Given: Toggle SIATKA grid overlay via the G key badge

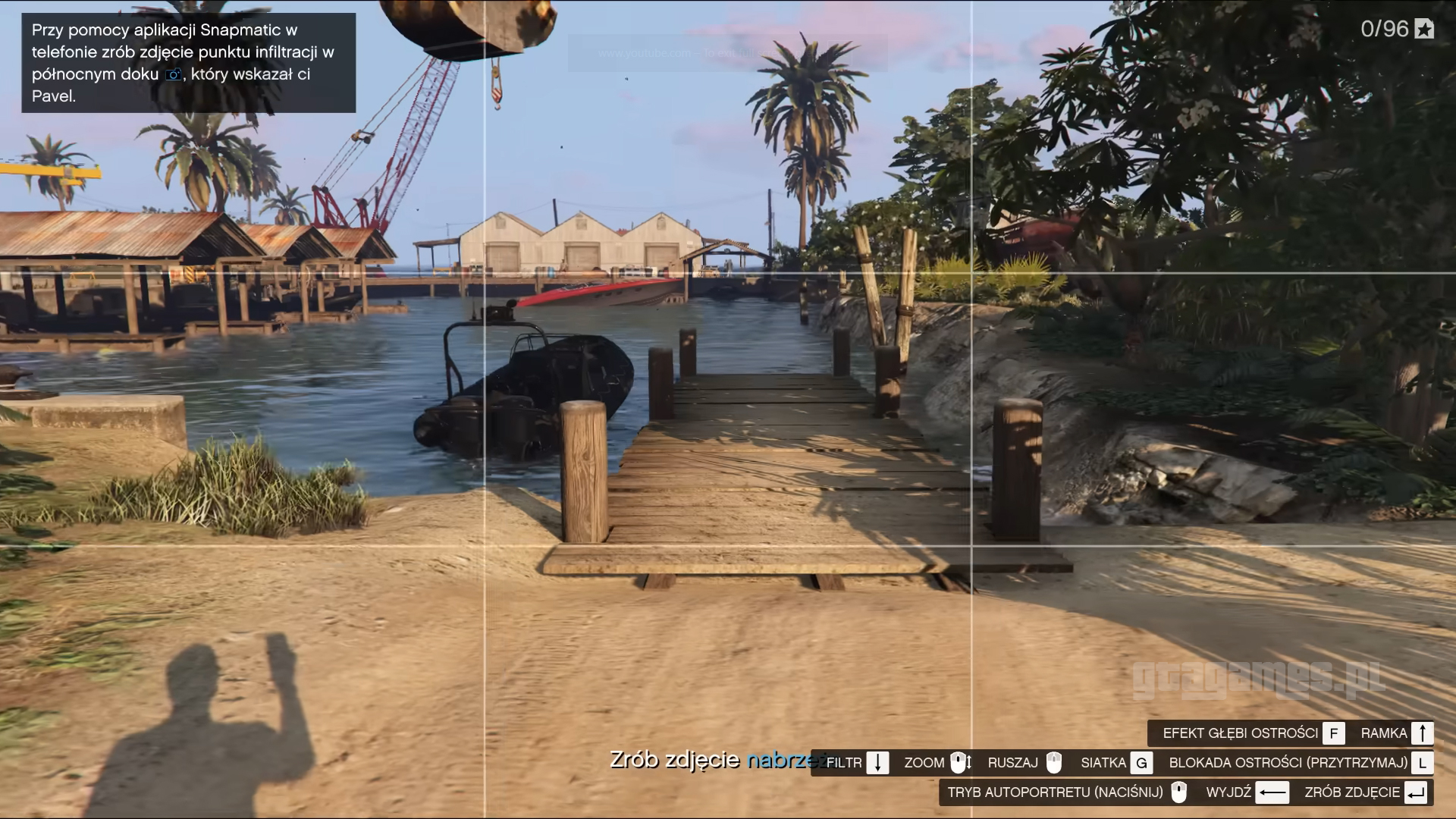Looking at the screenshot, I should point(1142,763).
